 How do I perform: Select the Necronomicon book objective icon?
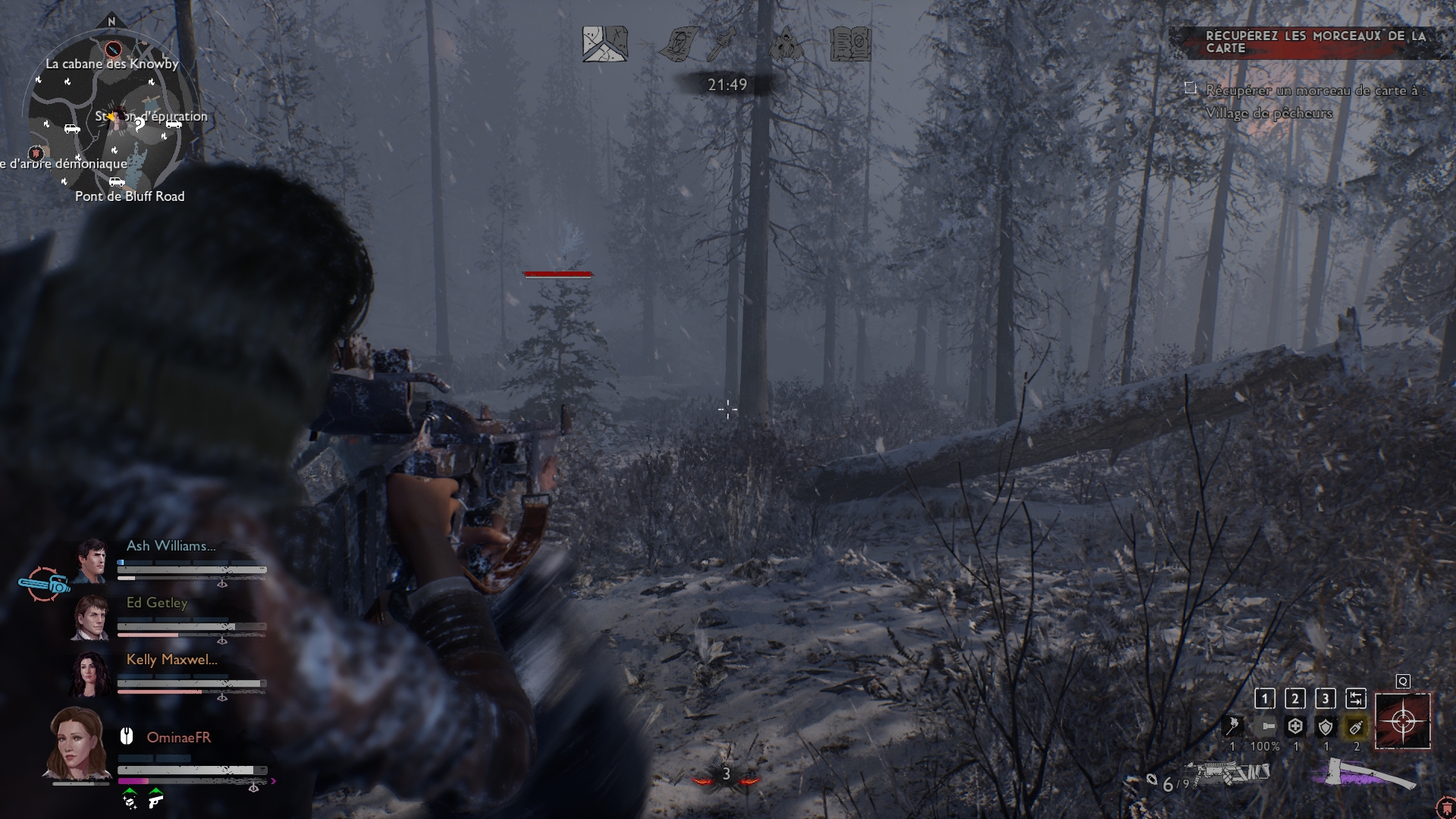[x=851, y=44]
